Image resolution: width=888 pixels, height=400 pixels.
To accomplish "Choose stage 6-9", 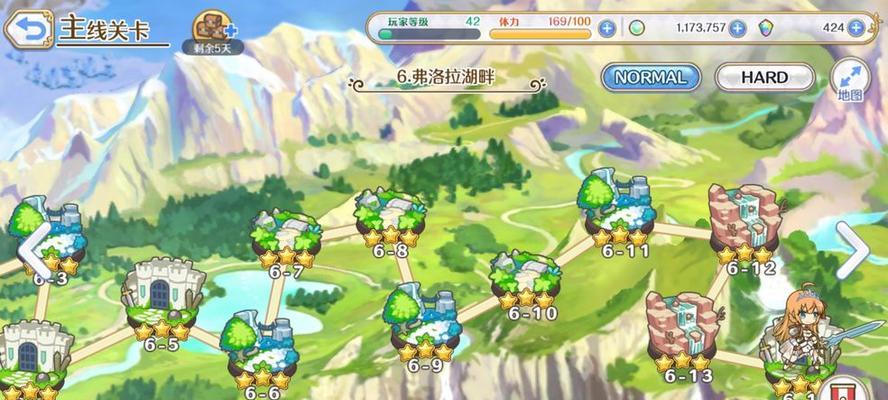I will pos(424,322).
